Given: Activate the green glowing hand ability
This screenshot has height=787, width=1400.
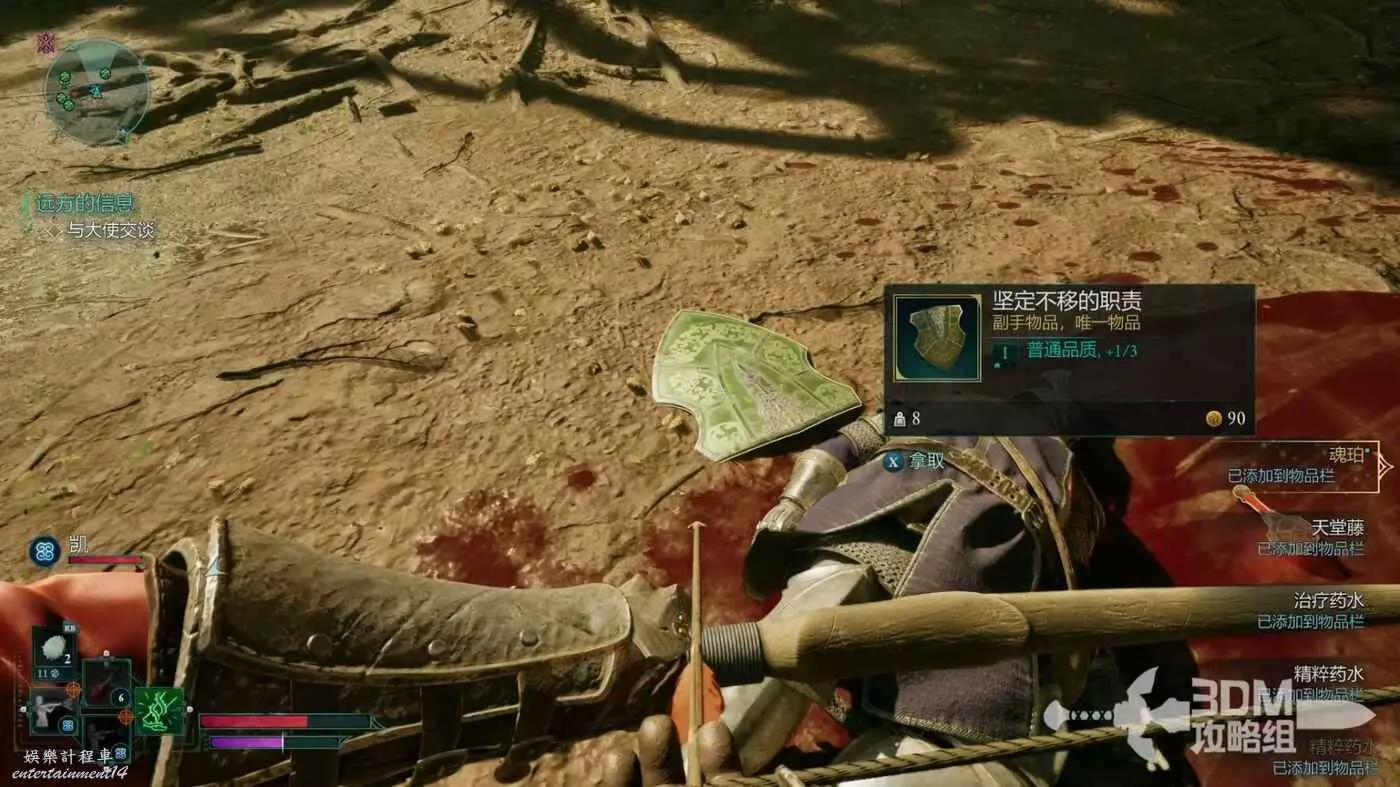Looking at the screenshot, I should [160, 711].
